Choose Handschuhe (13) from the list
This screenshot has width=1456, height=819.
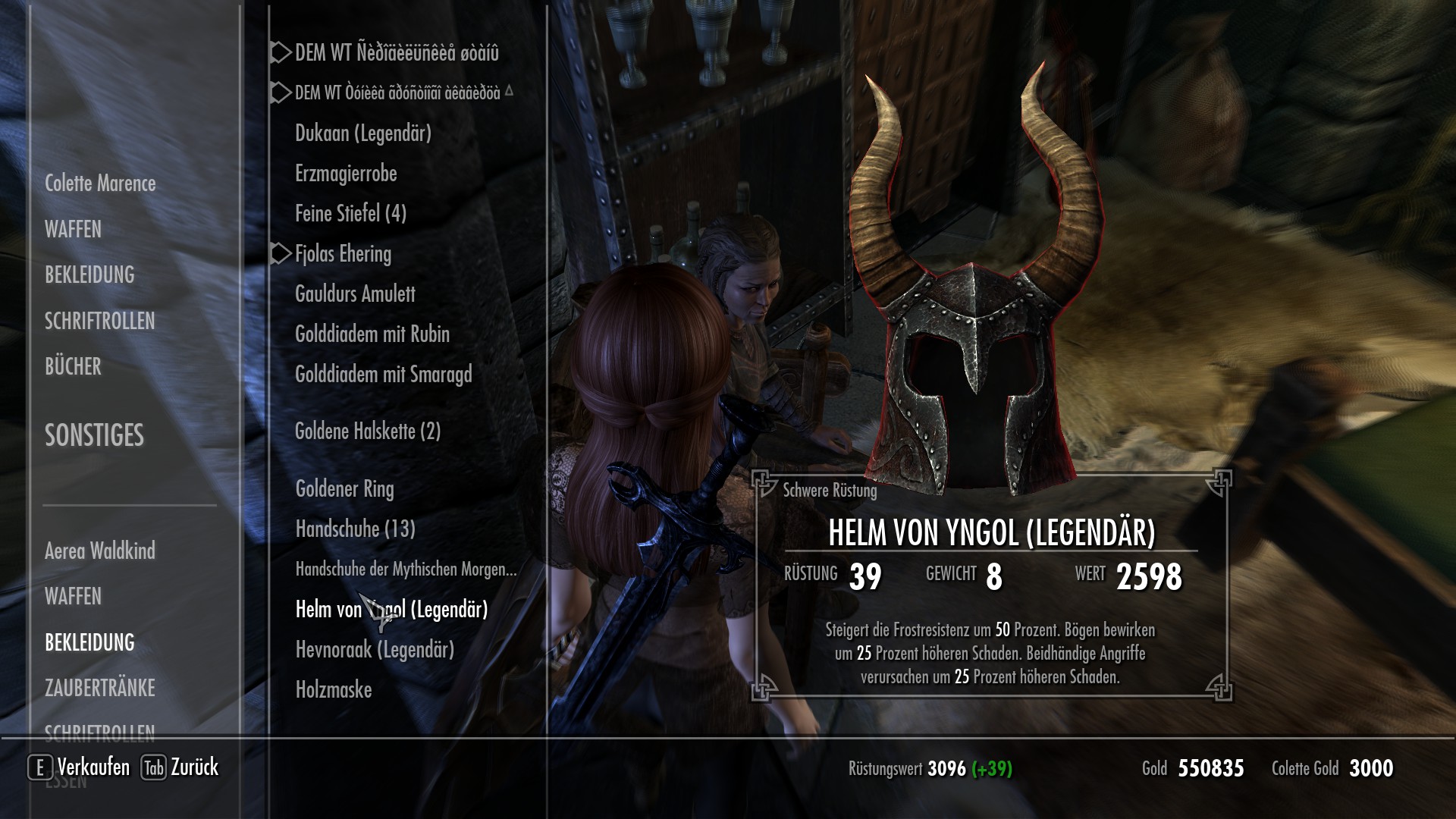pyautogui.click(x=355, y=529)
